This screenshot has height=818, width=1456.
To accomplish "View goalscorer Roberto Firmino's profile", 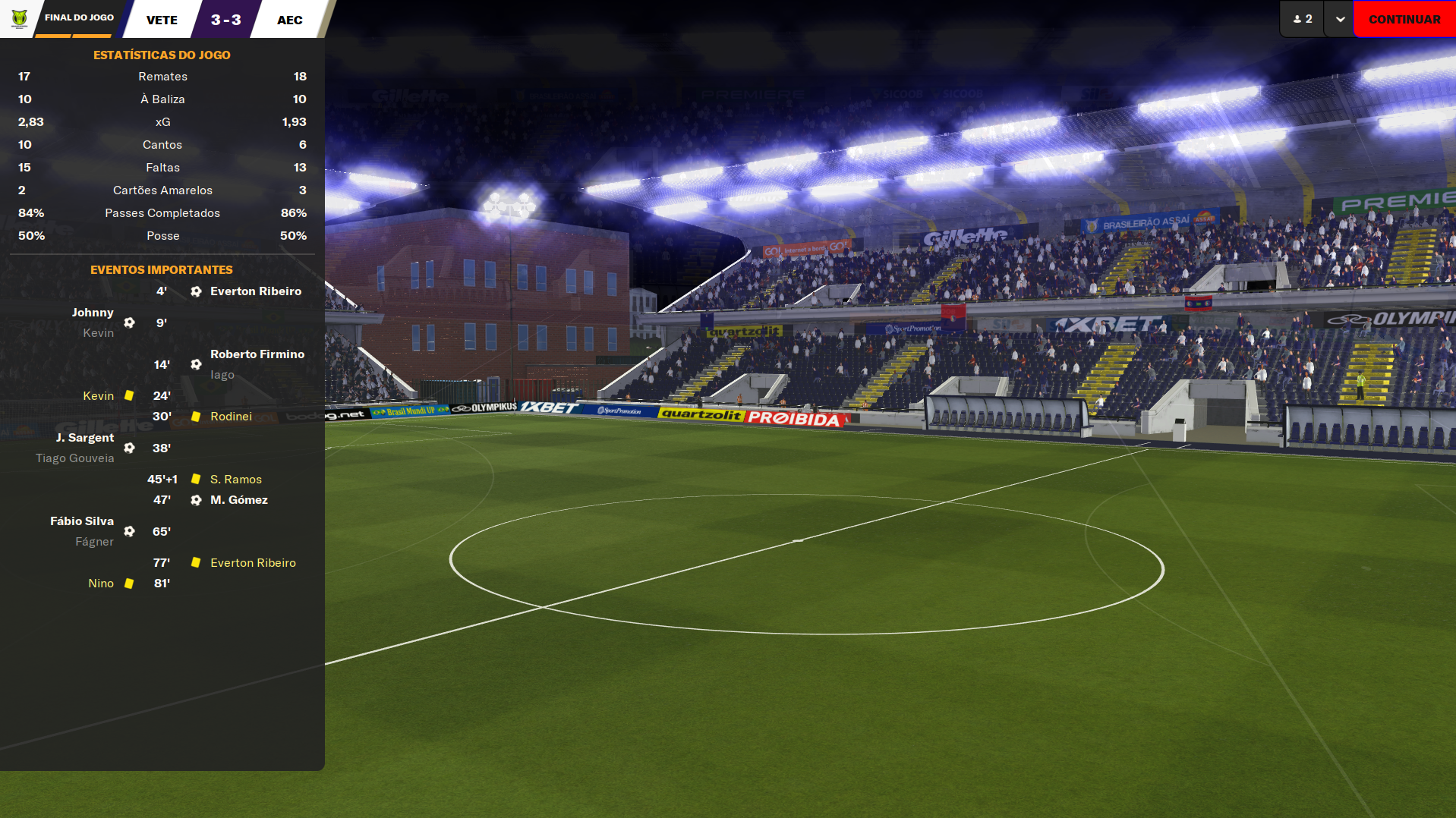I will [257, 354].
